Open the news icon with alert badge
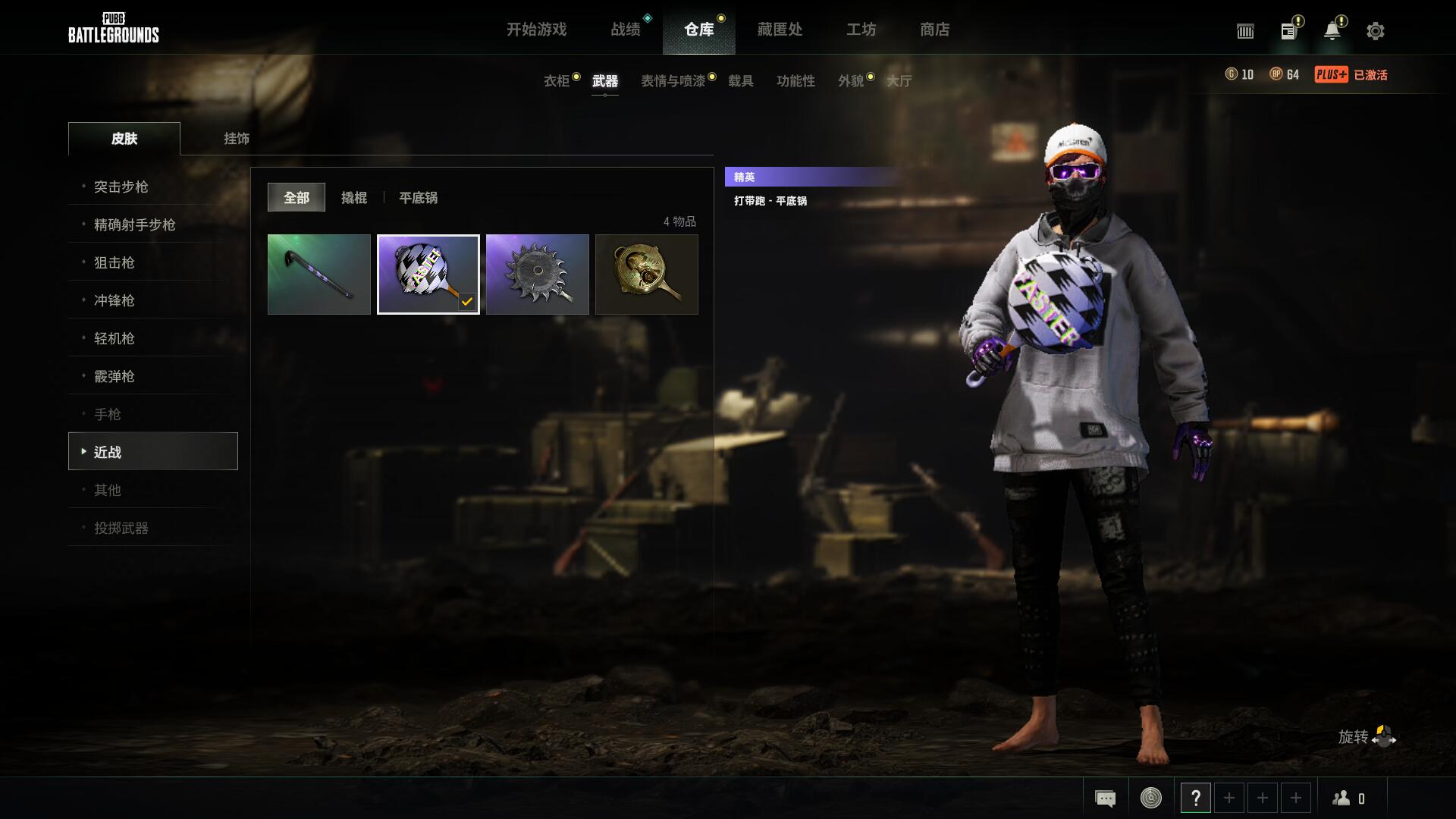Screen dimensions: 1456x819 point(1288,31)
